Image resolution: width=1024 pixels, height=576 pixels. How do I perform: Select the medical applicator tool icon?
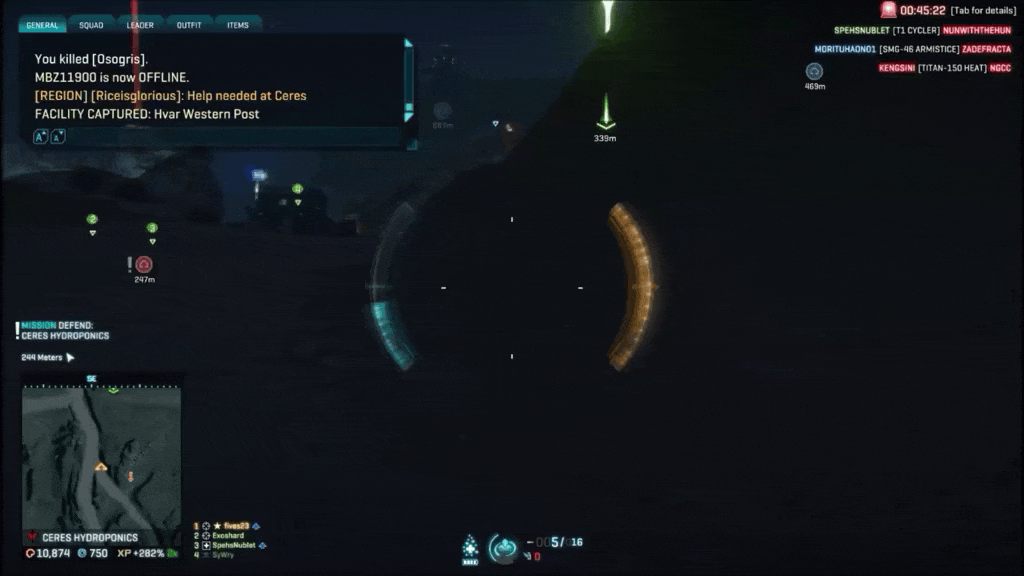click(469, 547)
